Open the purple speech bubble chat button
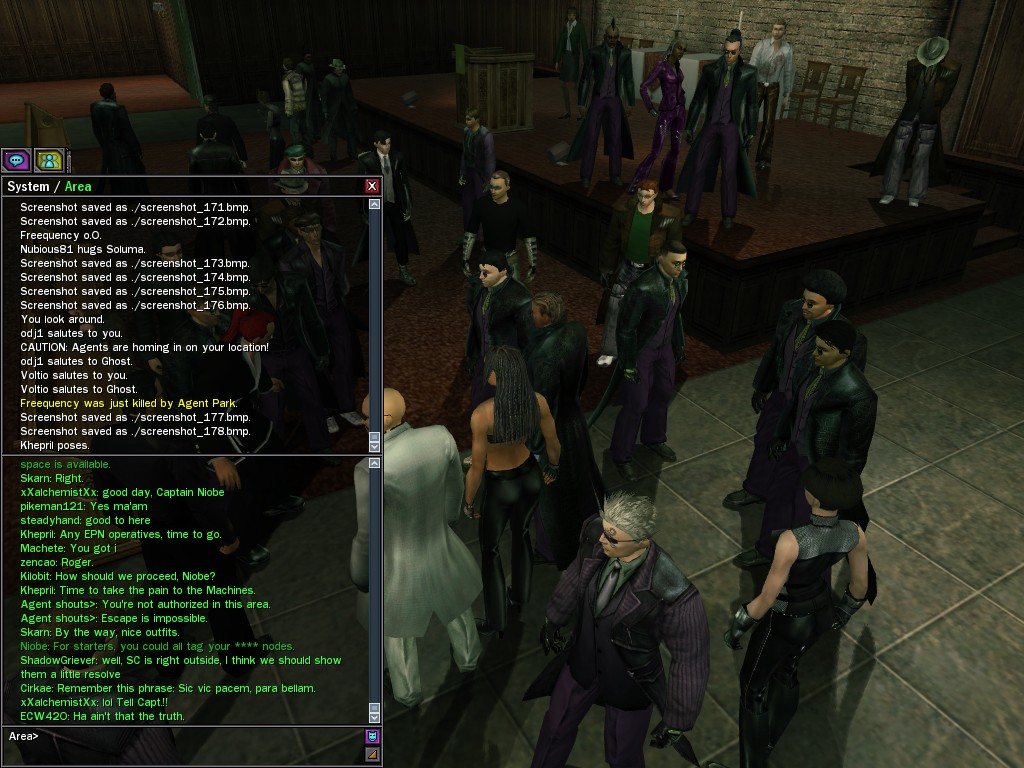The height and width of the screenshot is (768, 1024). pyautogui.click(x=16, y=160)
